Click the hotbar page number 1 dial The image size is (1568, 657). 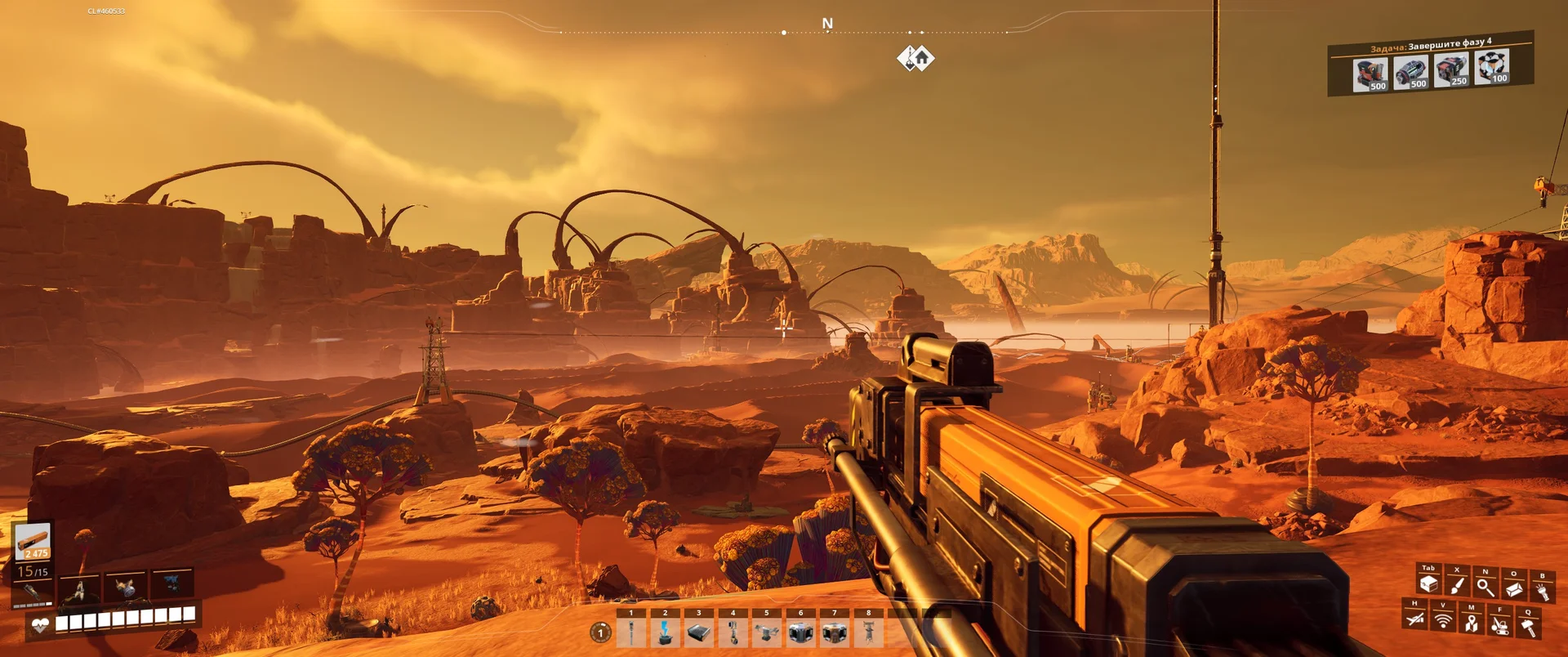[x=600, y=632]
